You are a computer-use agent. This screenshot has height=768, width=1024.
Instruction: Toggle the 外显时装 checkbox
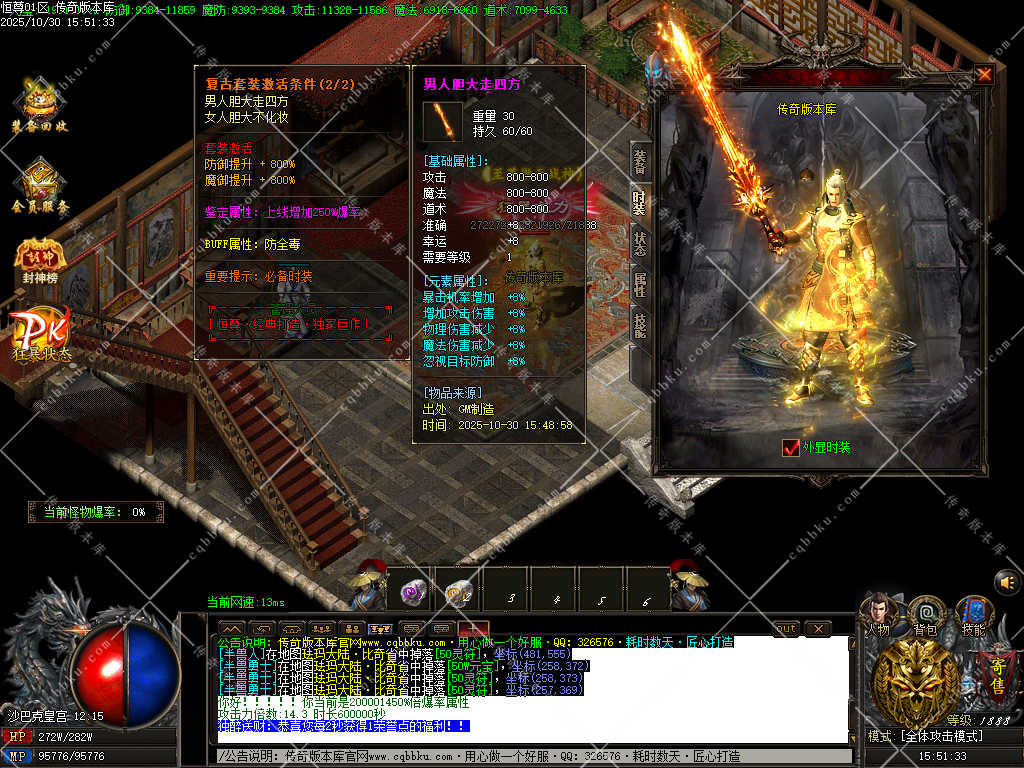click(x=791, y=448)
